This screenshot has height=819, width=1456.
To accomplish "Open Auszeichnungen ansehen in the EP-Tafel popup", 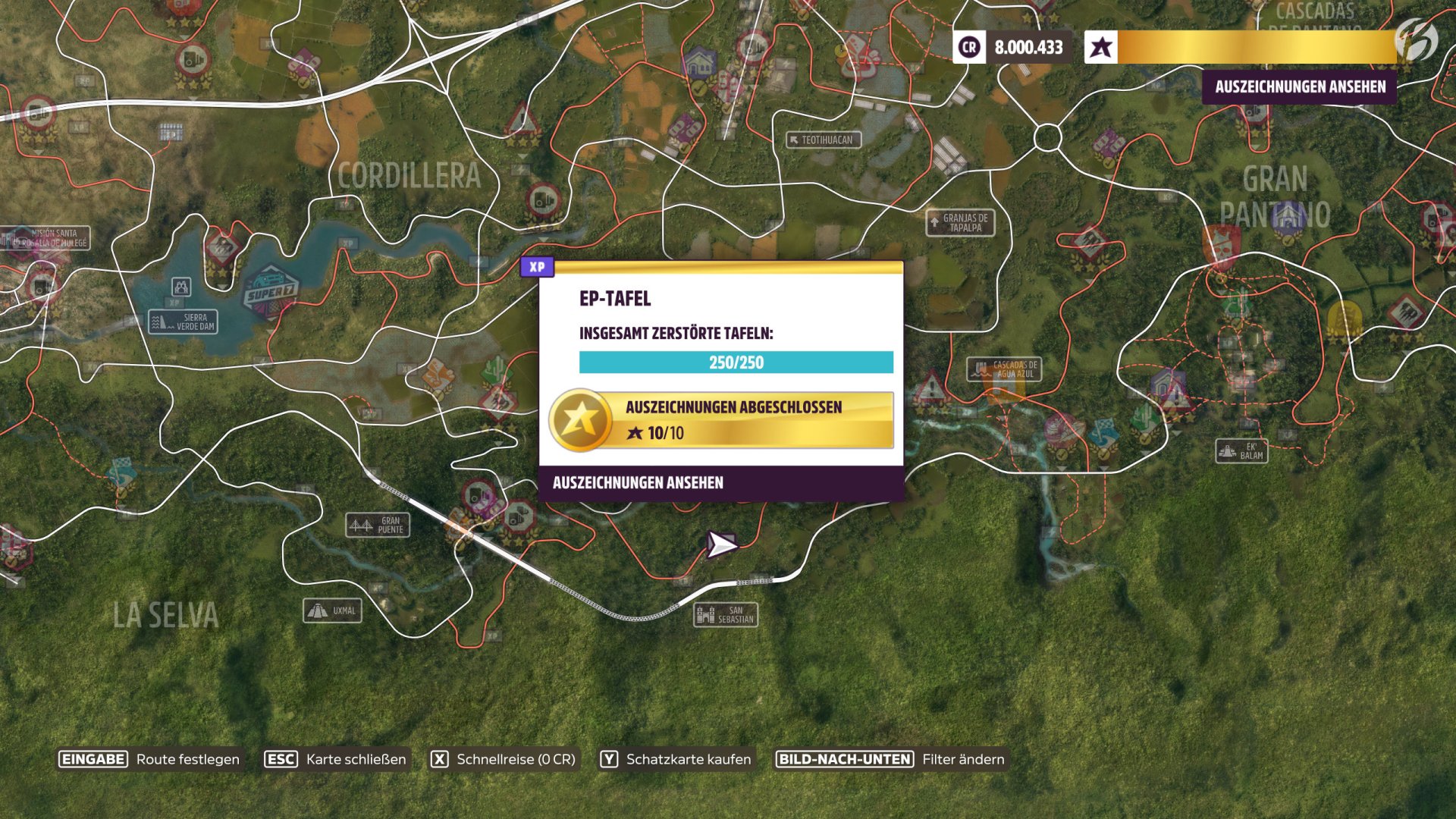I will pyautogui.click(x=638, y=483).
